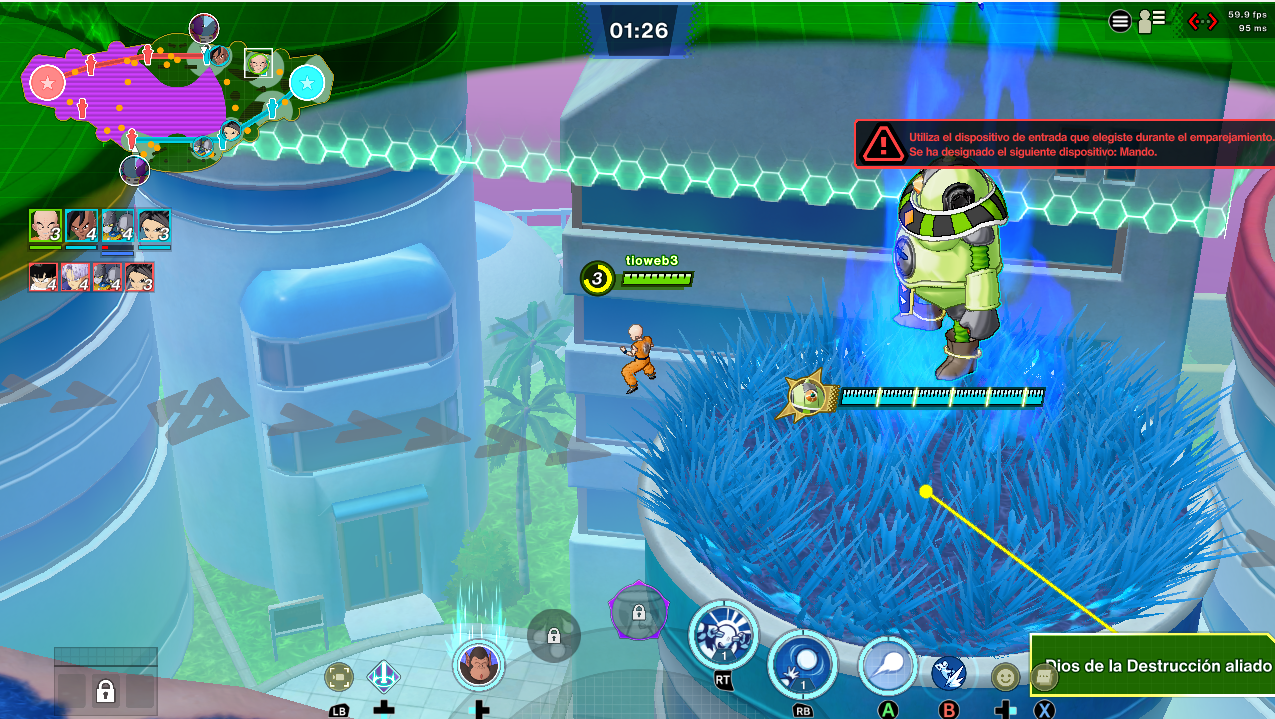
Task: Click the camera focus target icon
Action: pyautogui.click(x=339, y=677)
